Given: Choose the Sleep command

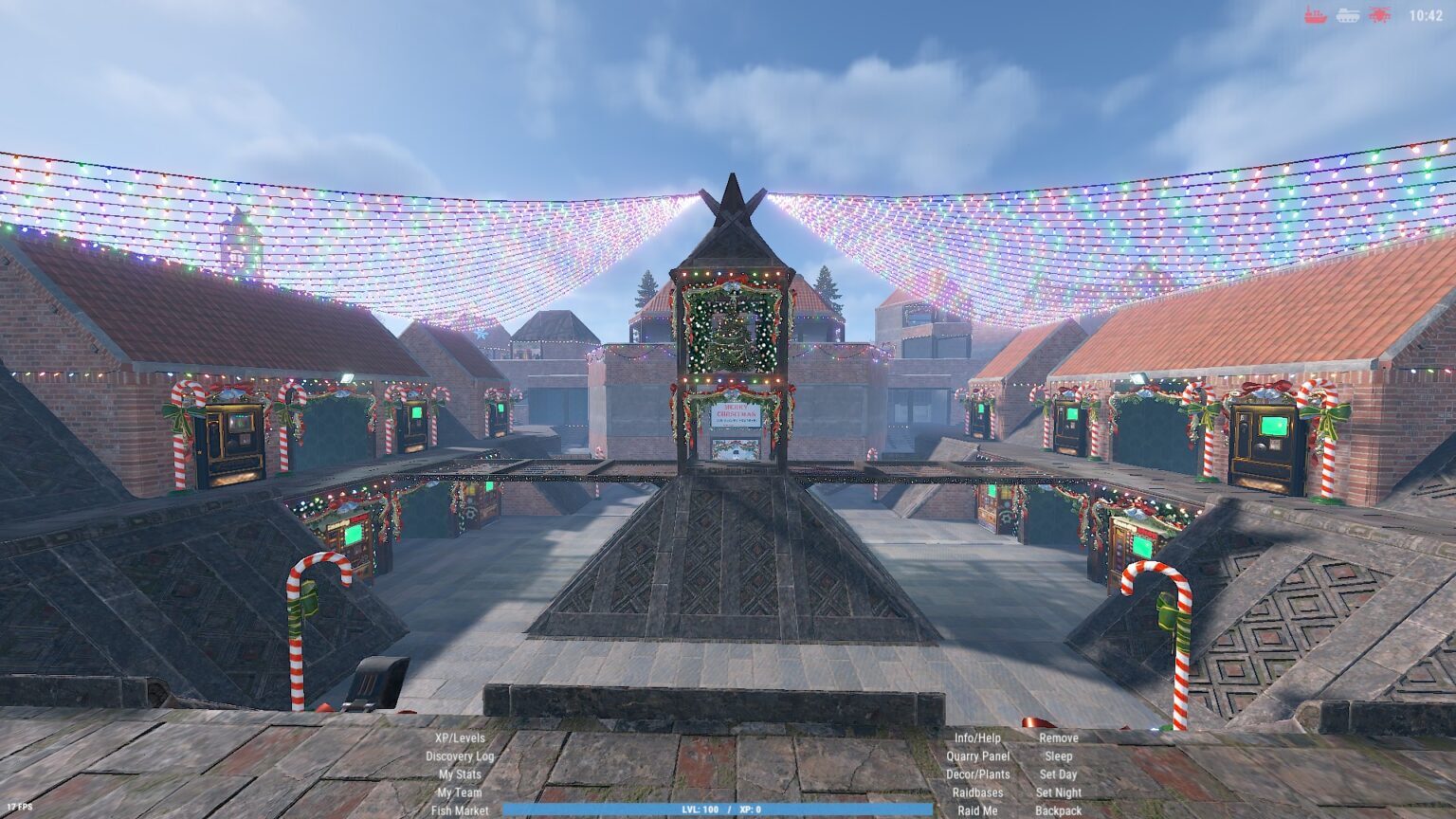Looking at the screenshot, I should [1058, 756].
